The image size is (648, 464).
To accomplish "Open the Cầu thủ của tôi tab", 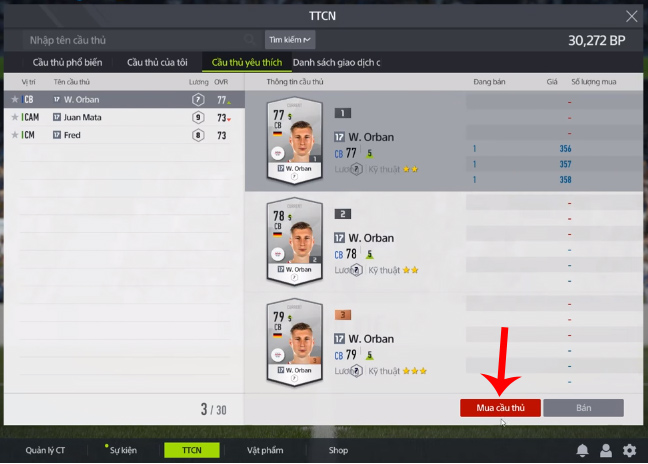I will coord(158,62).
